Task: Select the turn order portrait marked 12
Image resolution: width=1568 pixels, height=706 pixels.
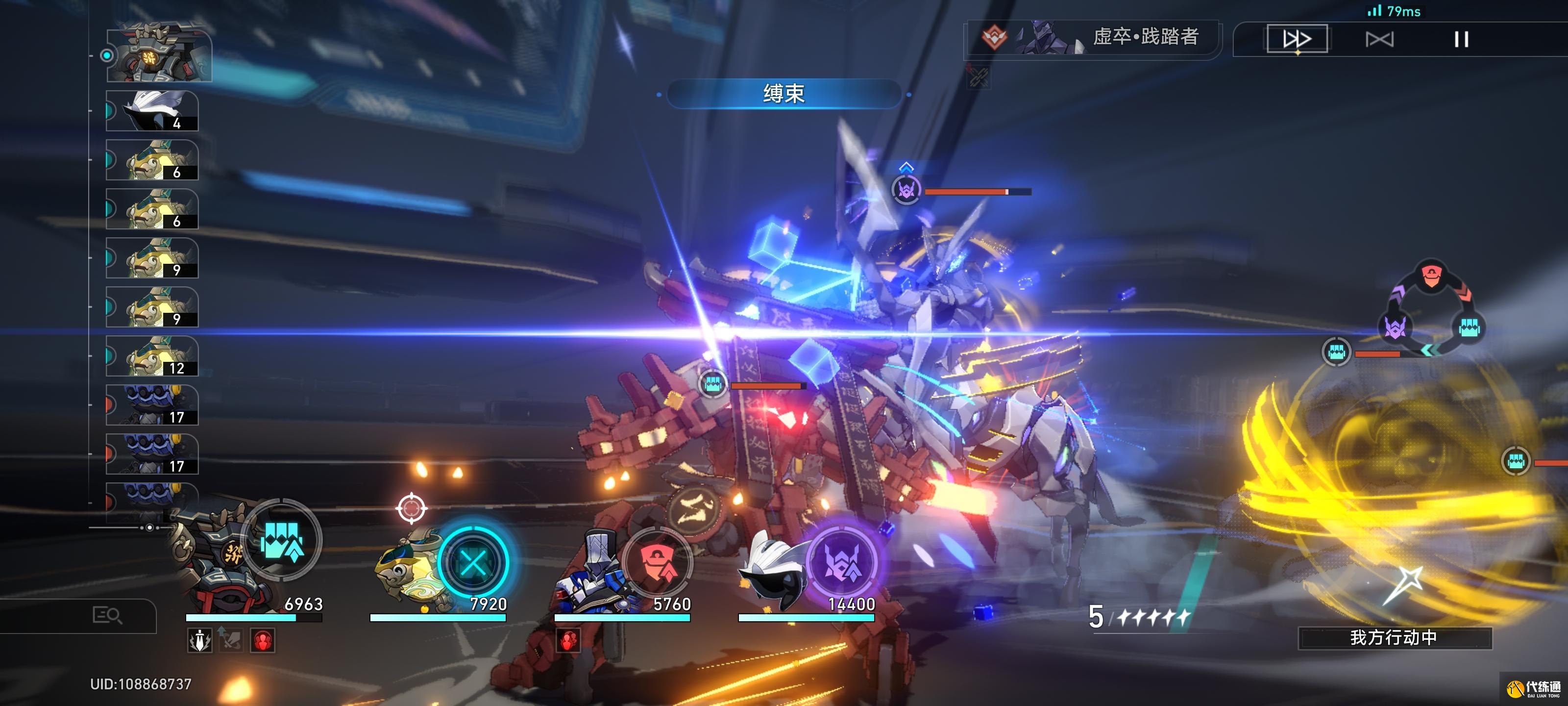Action: pyautogui.click(x=152, y=356)
